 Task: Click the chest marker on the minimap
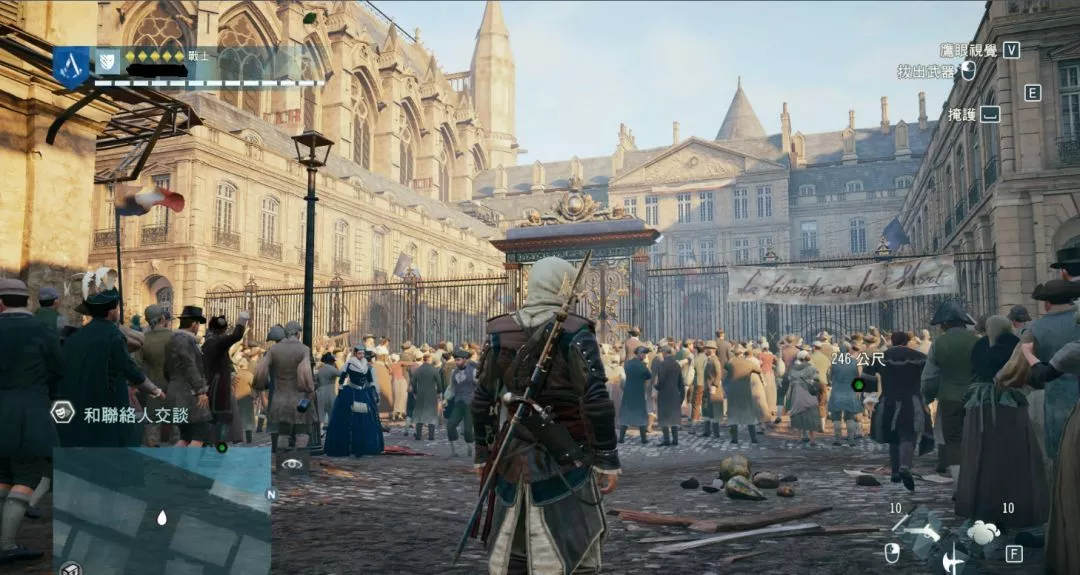tap(71, 568)
